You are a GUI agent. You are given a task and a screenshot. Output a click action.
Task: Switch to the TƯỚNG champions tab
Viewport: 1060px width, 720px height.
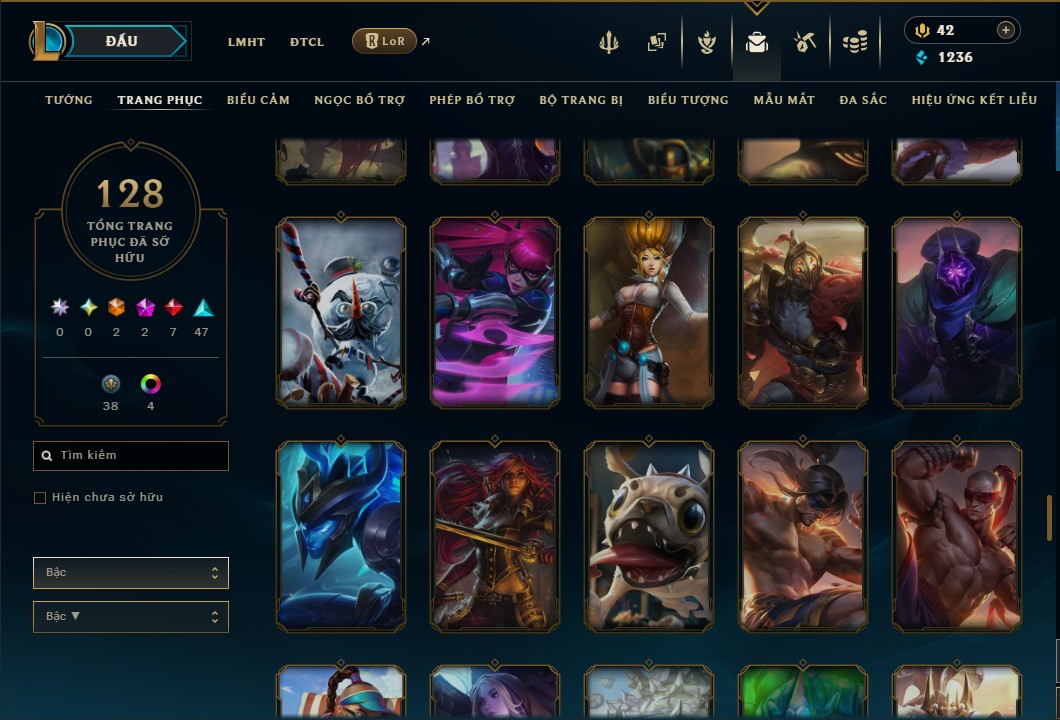coord(69,100)
